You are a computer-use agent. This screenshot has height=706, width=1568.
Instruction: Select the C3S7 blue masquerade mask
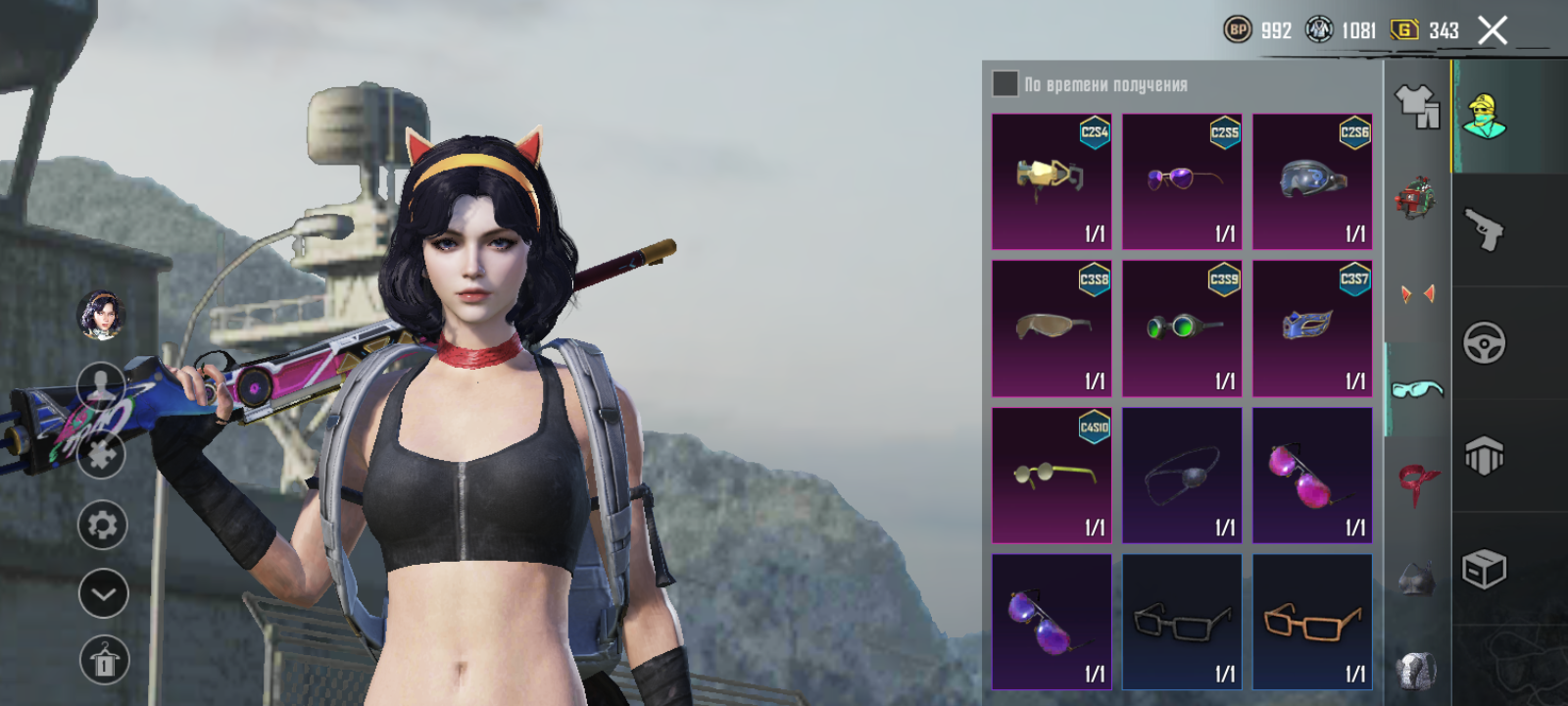click(1312, 328)
